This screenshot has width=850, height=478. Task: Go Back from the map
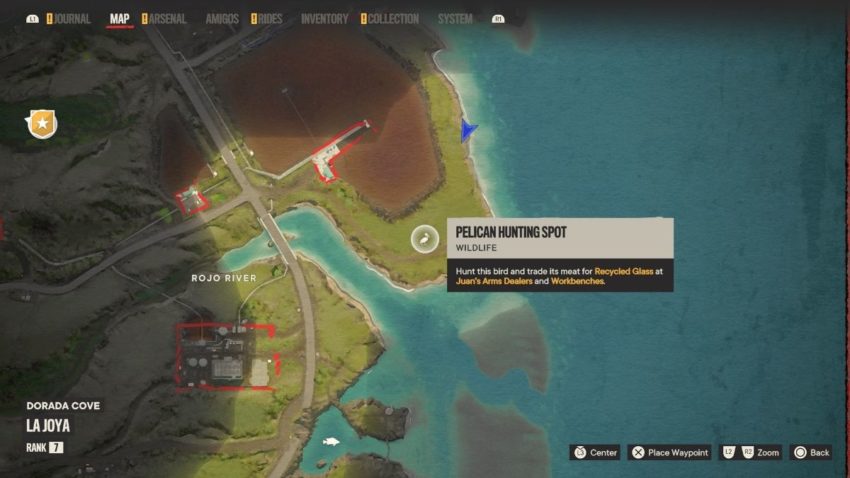click(x=811, y=453)
